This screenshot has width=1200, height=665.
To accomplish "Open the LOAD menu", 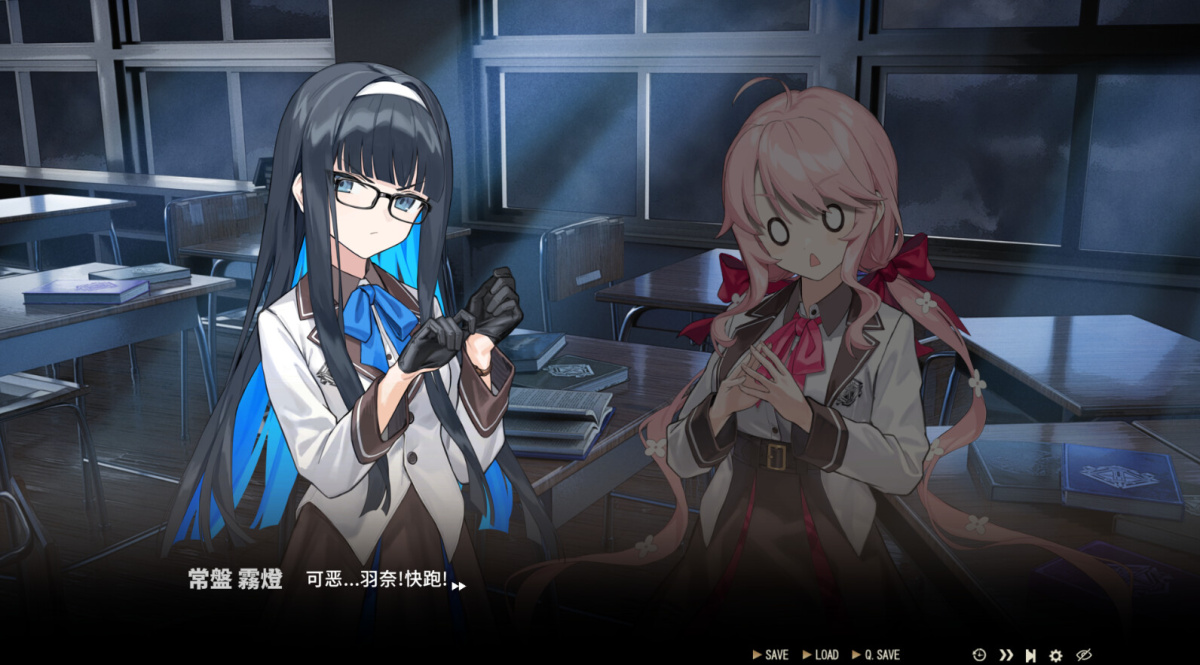I will (821, 655).
